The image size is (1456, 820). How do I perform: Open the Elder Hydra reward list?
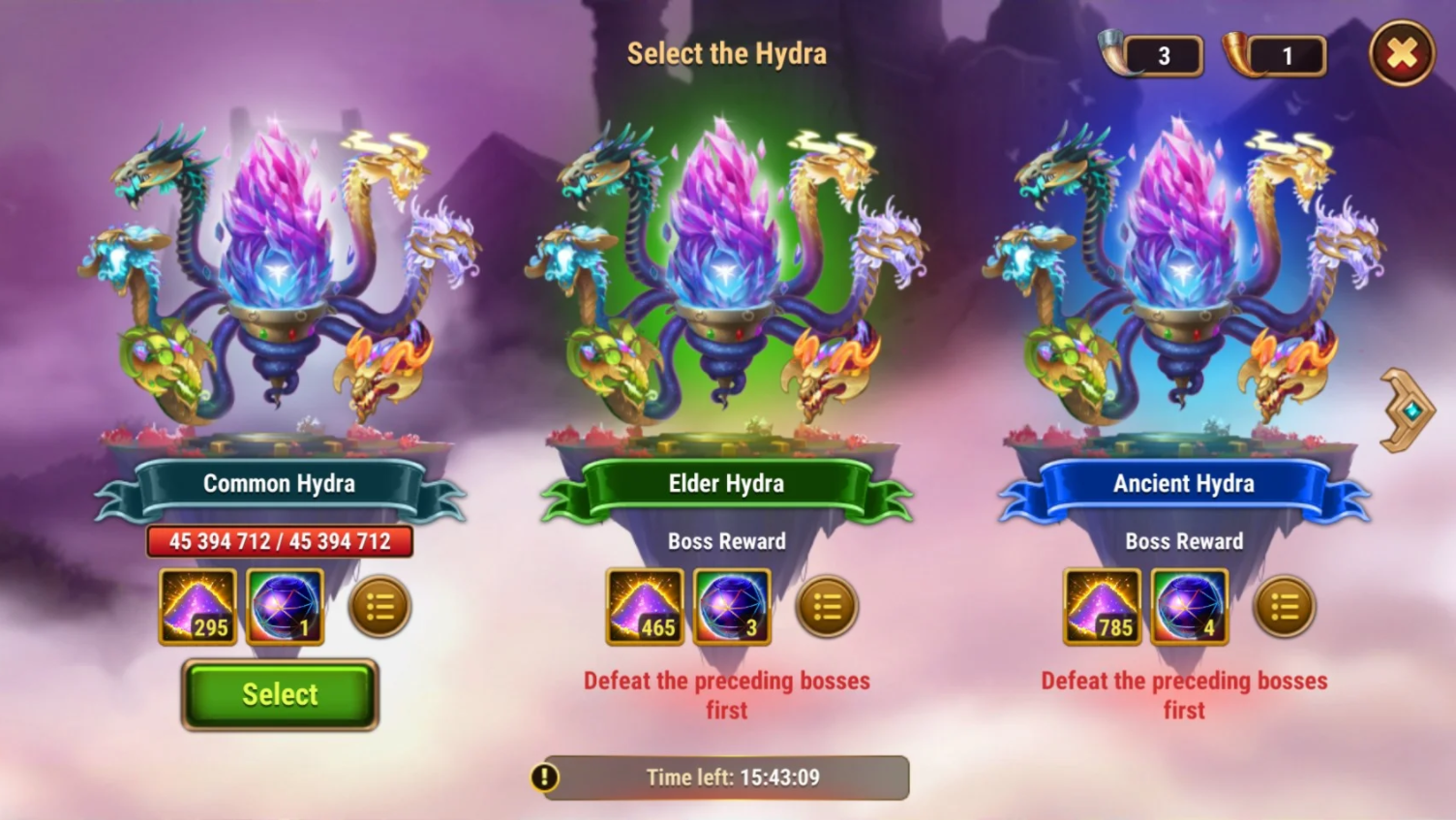[827, 607]
